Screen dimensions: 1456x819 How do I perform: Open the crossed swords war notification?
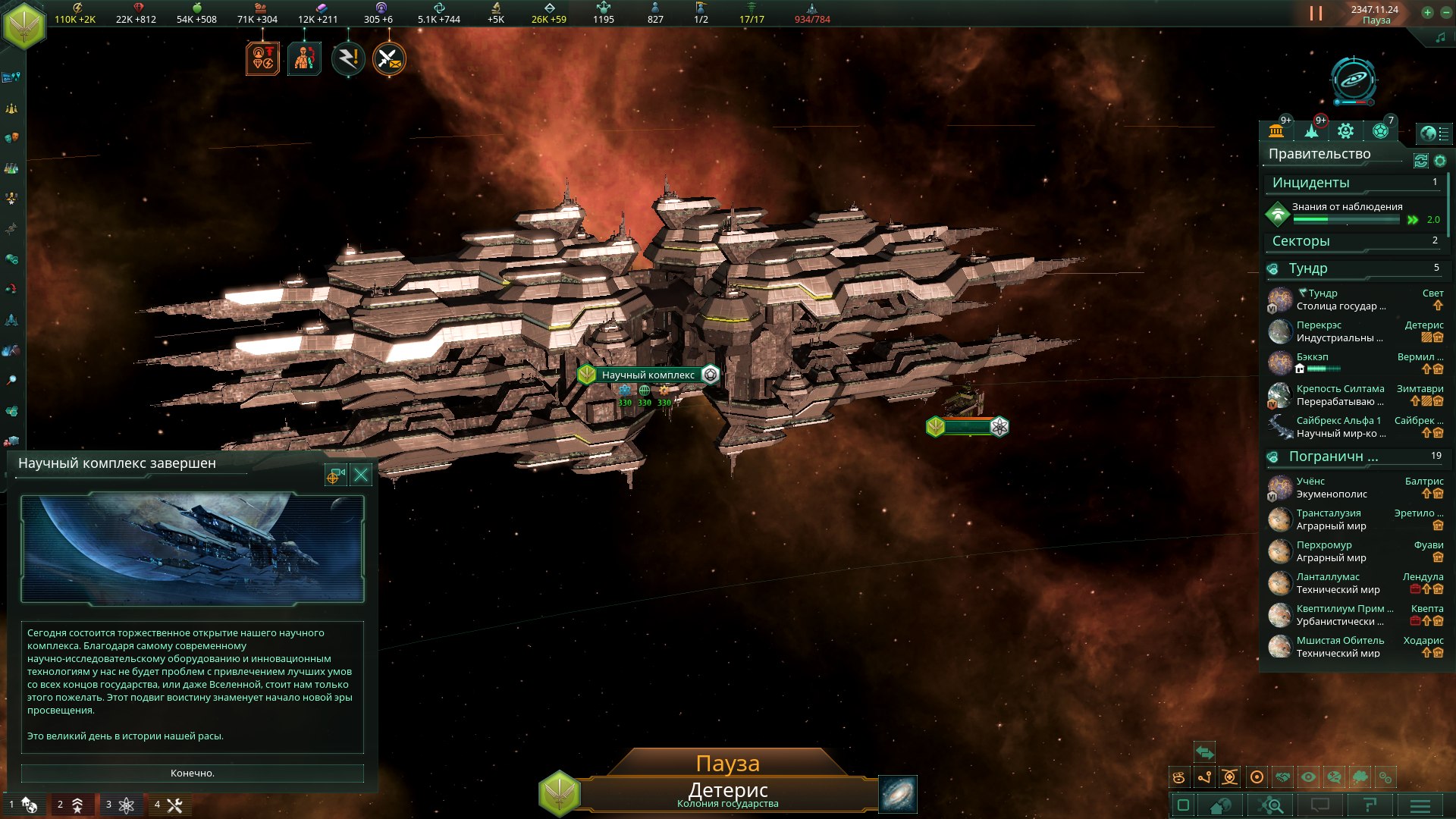[x=389, y=59]
